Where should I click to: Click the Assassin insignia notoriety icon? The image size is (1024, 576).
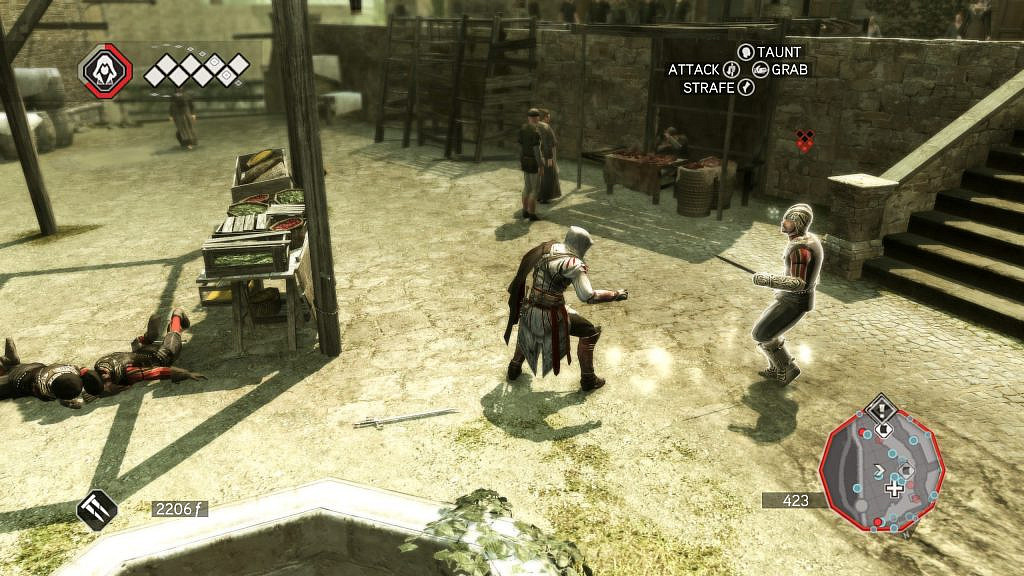click(x=105, y=71)
